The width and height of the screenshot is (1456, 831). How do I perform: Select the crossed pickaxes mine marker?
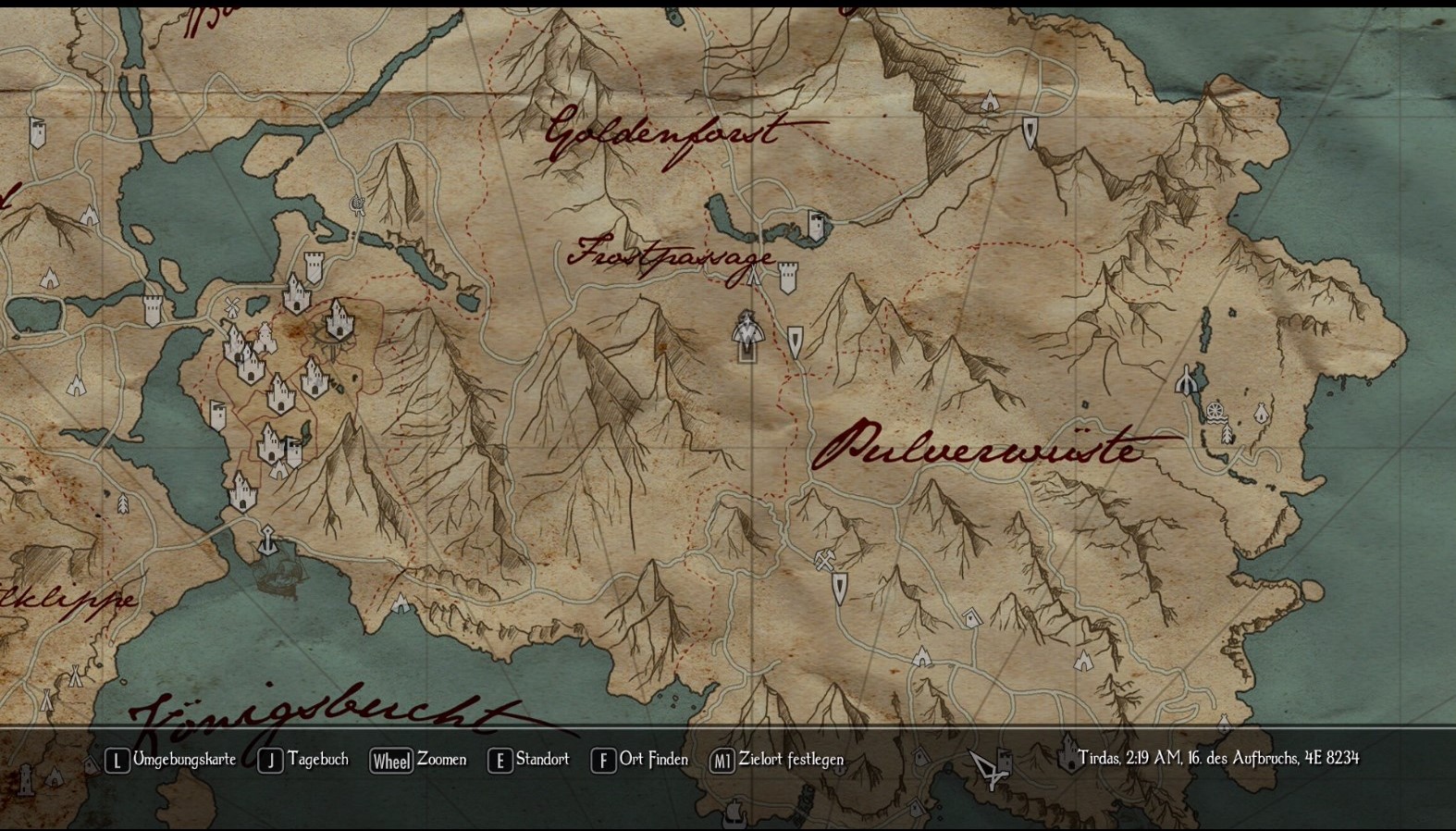tap(824, 560)
